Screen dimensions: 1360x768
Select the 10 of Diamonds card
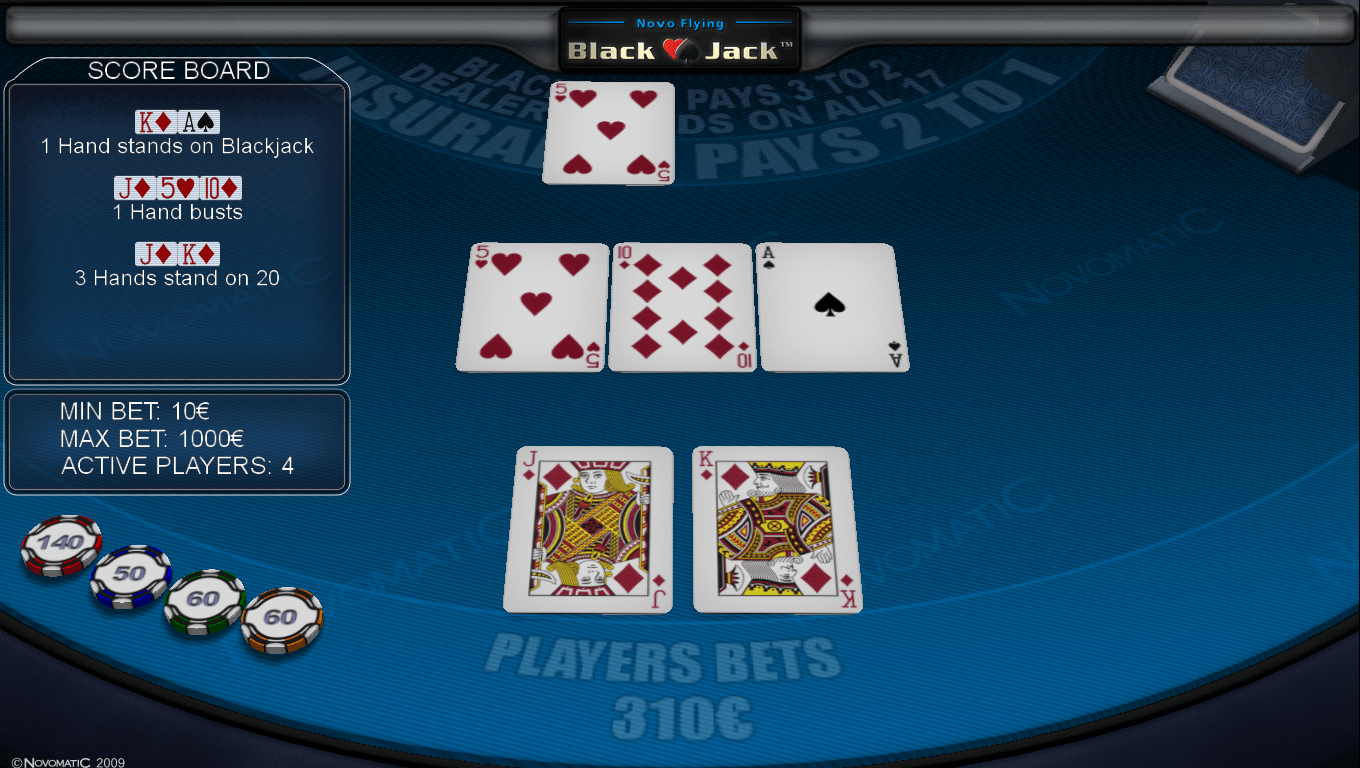pyautogui.click(x=681, y=307)
